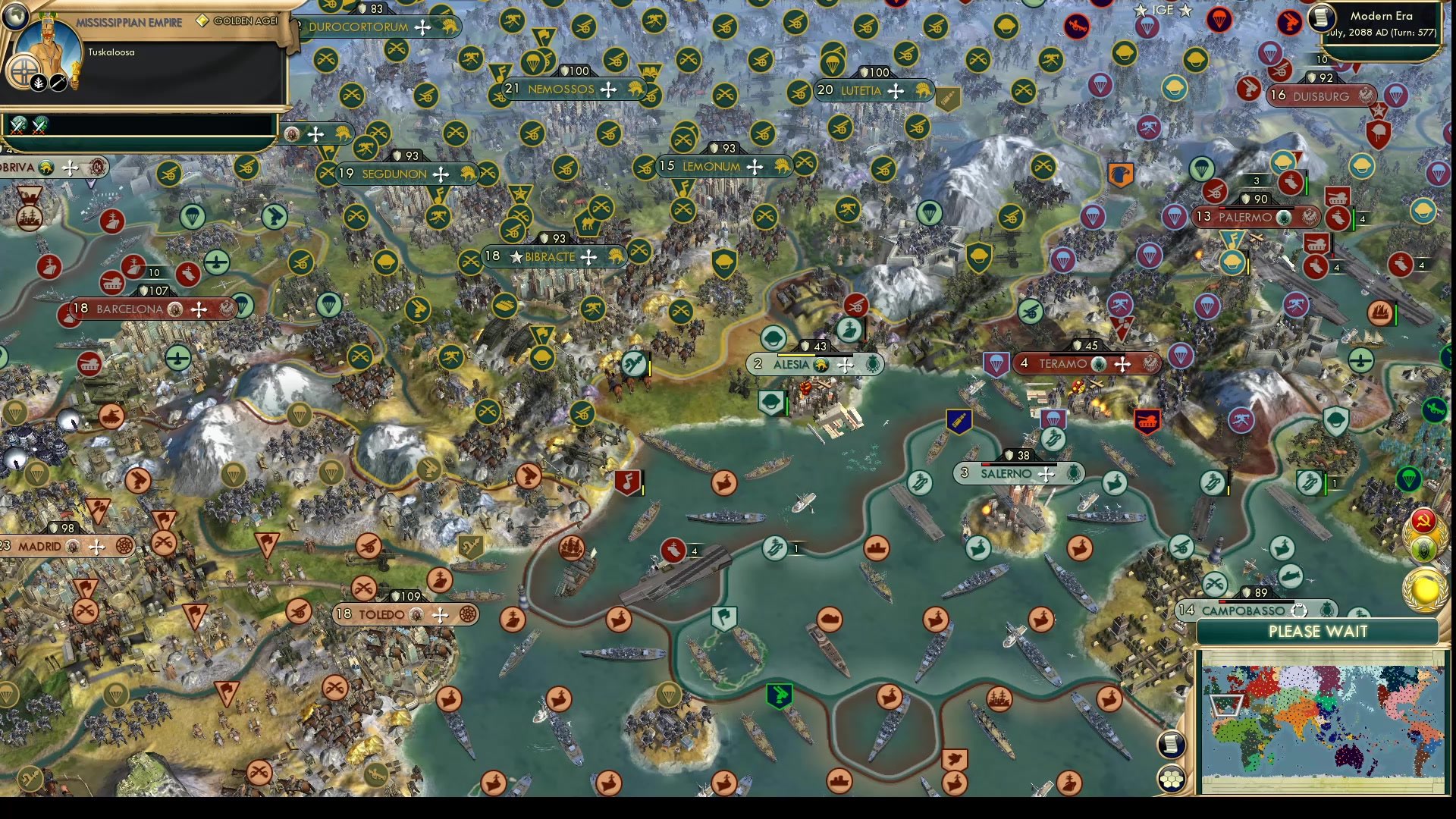
Task: Select the Nemossos city name
Action: [x=562, y=89]
